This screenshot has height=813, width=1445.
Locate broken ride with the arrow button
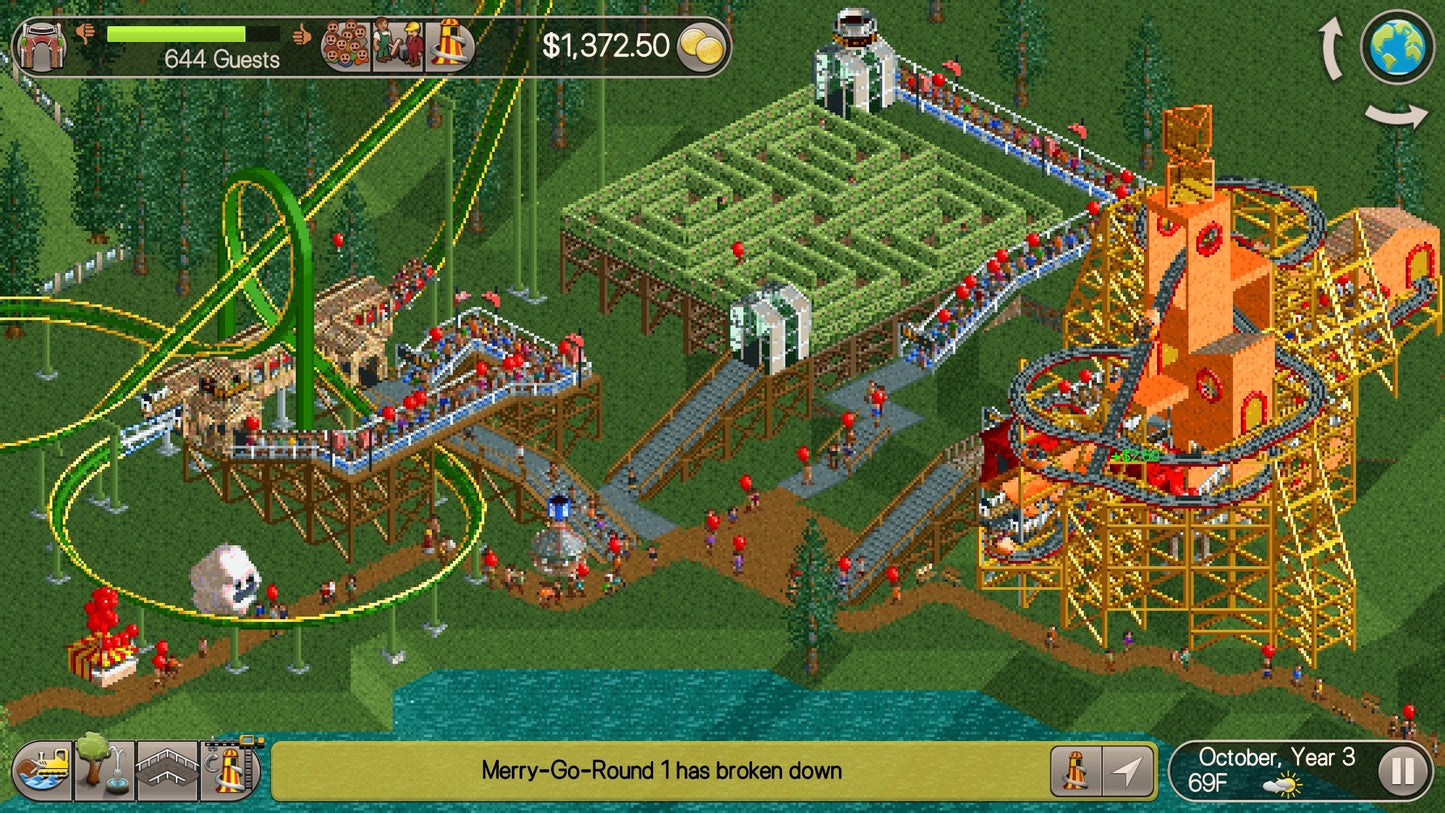(x=1128, y=770)
